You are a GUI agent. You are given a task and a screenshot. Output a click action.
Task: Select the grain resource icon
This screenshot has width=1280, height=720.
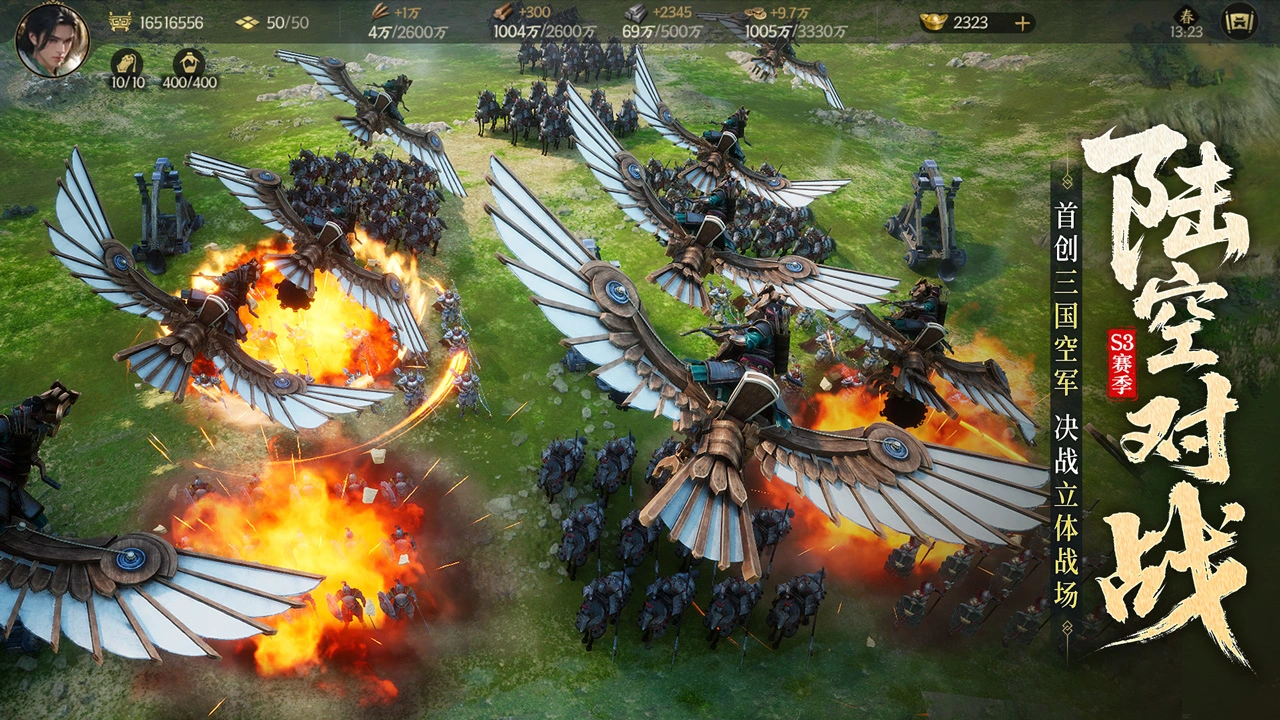coord(380,13)
